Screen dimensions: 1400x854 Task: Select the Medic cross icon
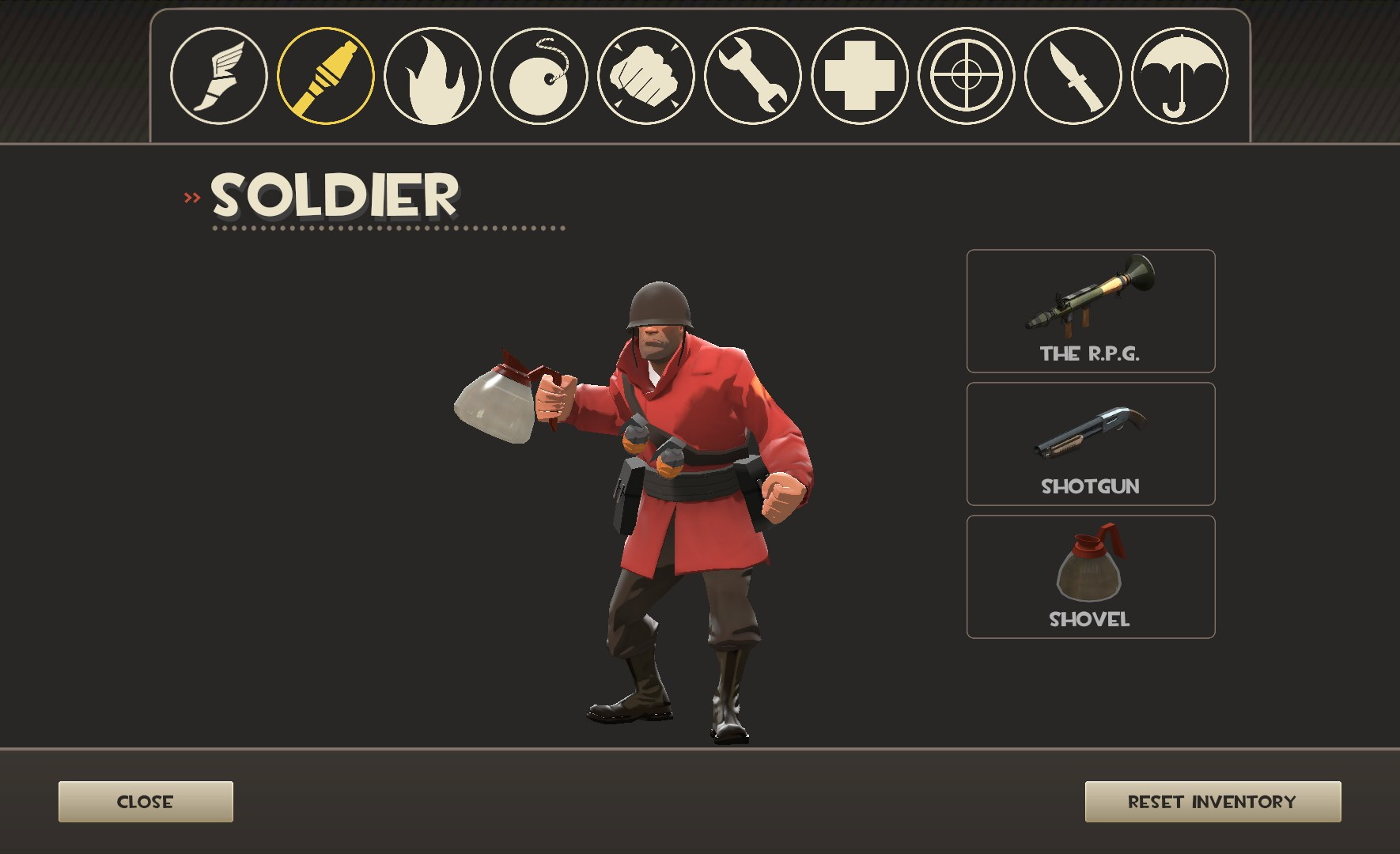(860, 76)
